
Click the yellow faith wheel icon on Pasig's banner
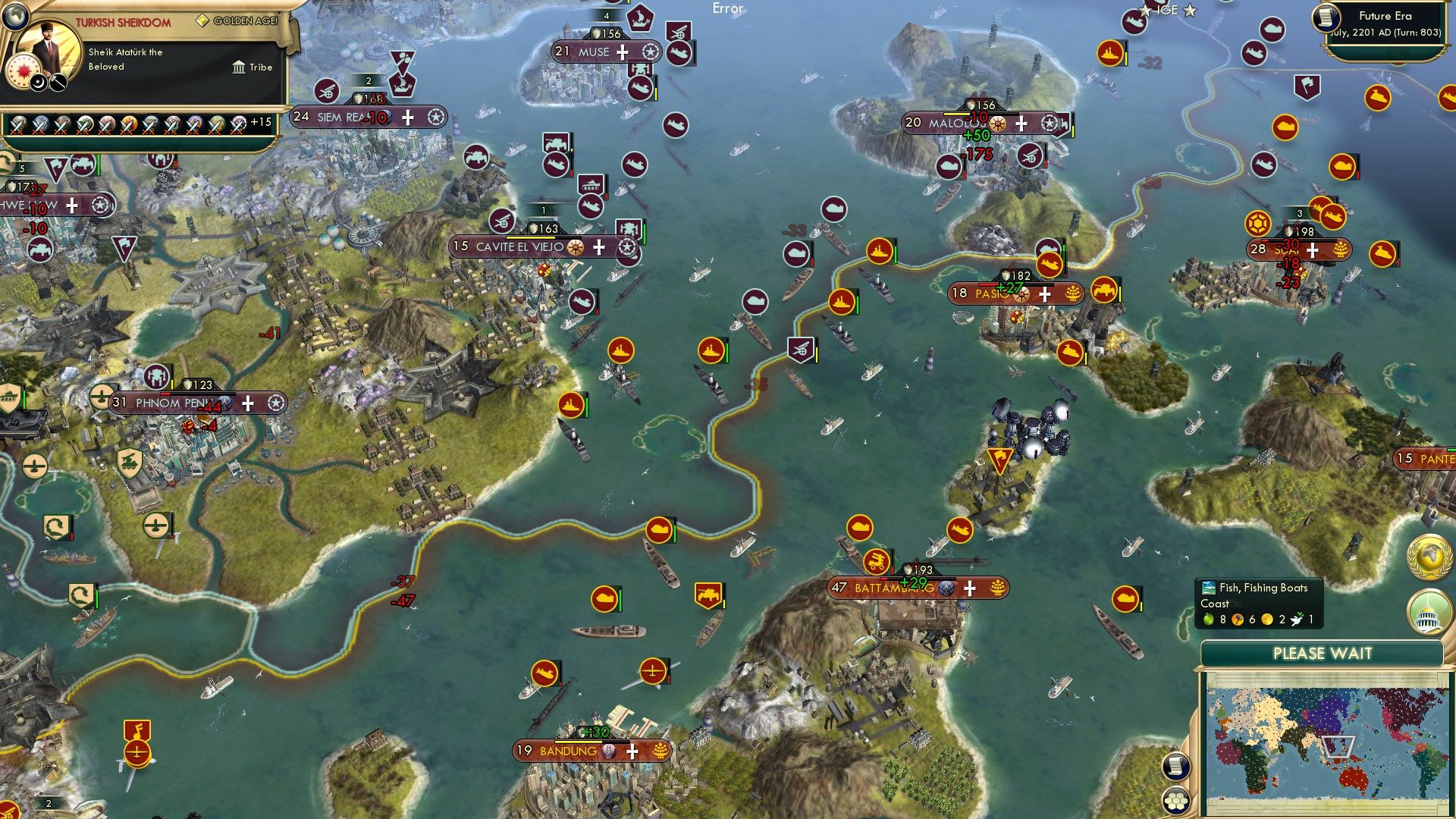[x=1021, y=294]
